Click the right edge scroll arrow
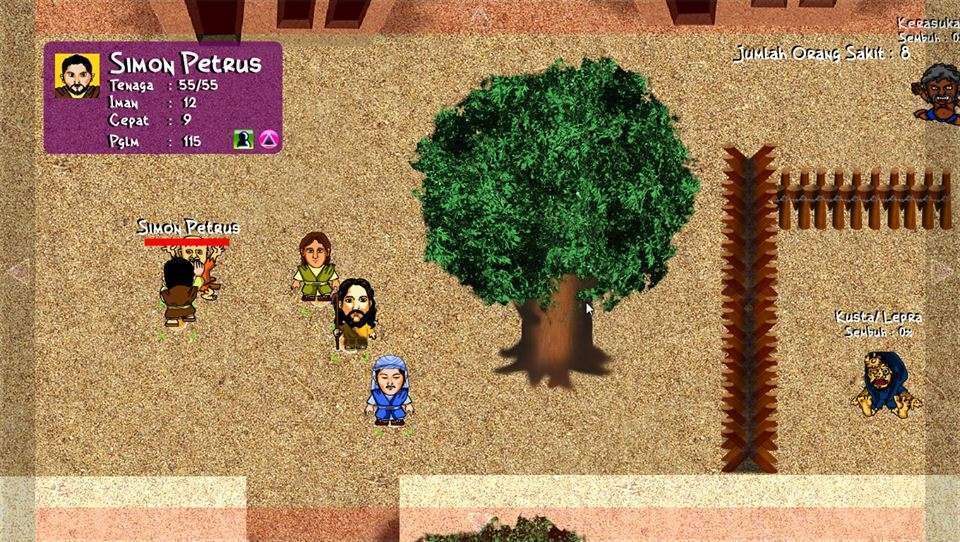Viewport: 960px width, 542px height. [941, 271]
